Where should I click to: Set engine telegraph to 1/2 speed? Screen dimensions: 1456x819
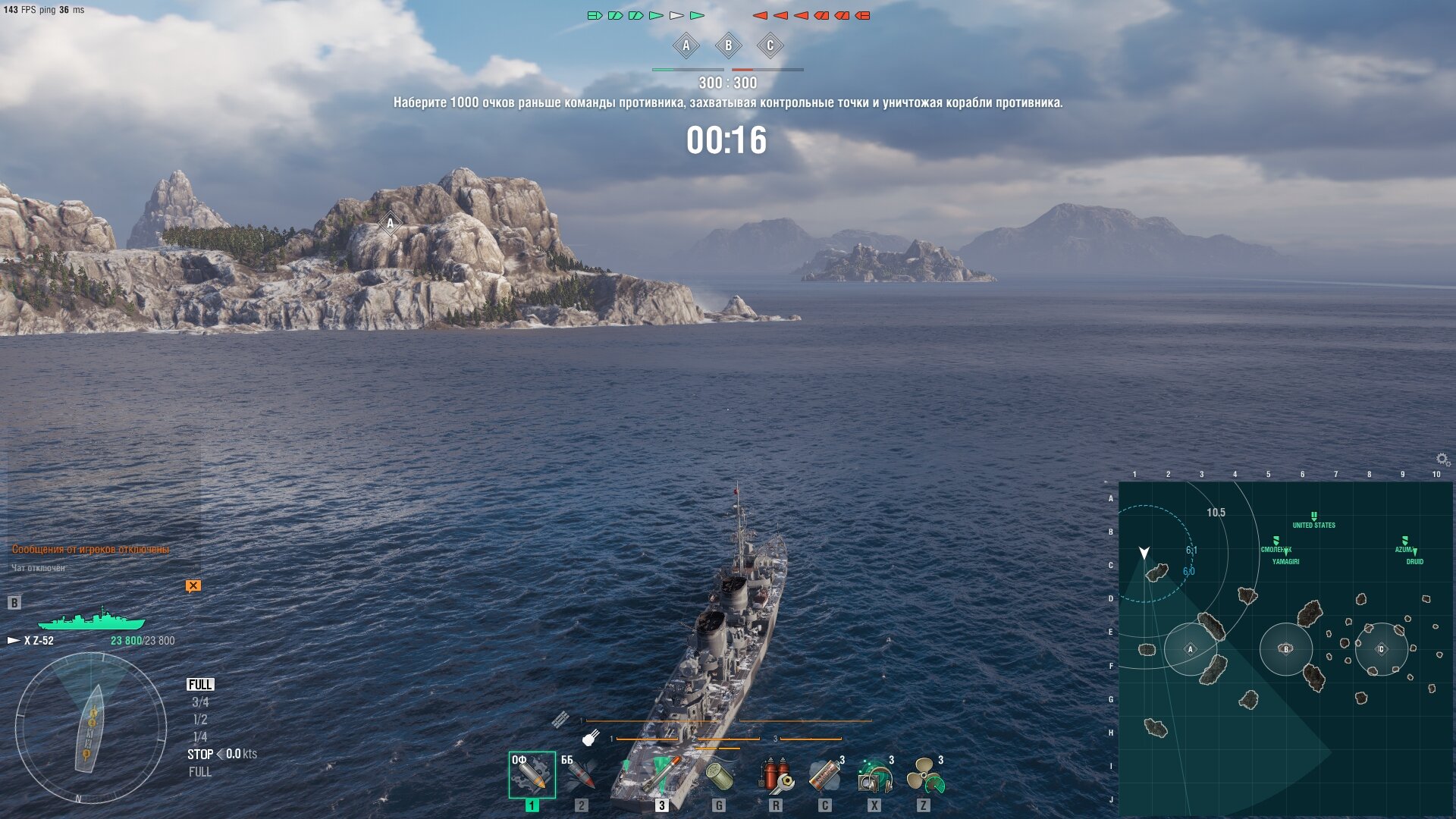(200, 720)
